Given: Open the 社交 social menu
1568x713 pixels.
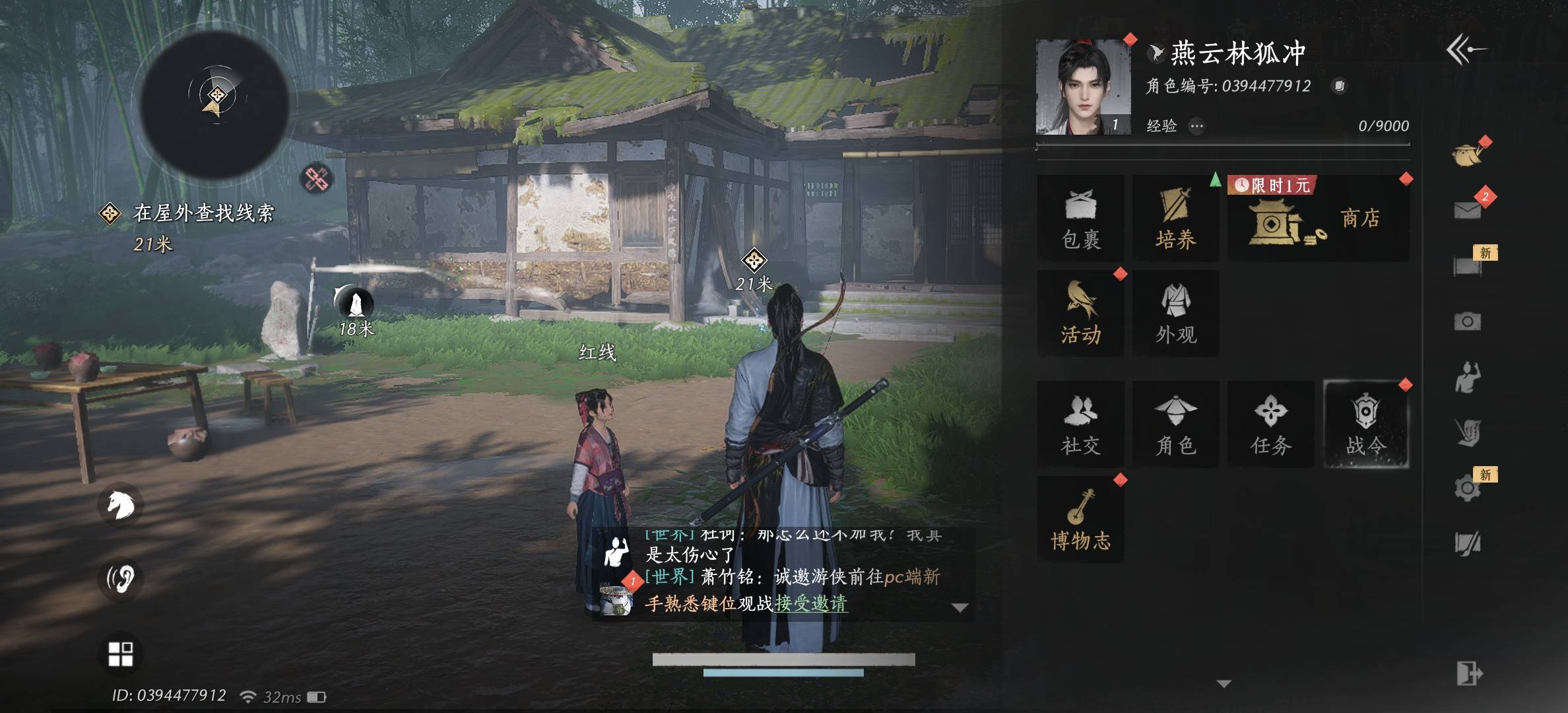Looking at the screenshot, I should pos(1080,424).
